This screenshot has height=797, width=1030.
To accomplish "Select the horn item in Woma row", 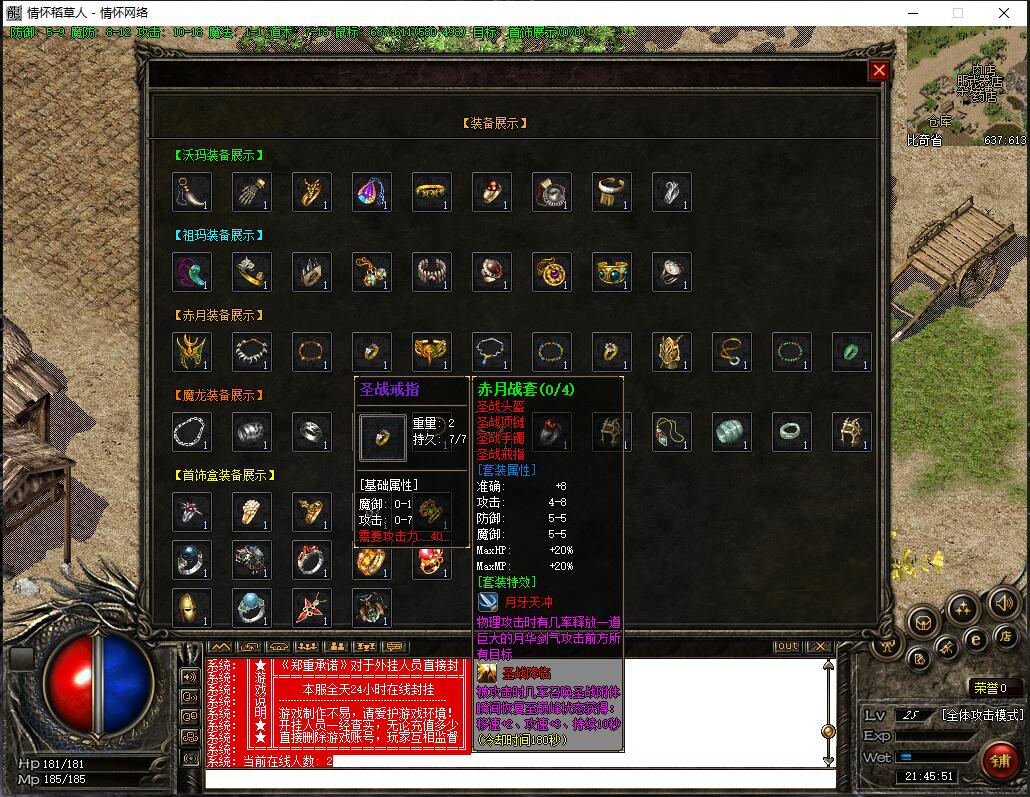I will pos(192,192).
